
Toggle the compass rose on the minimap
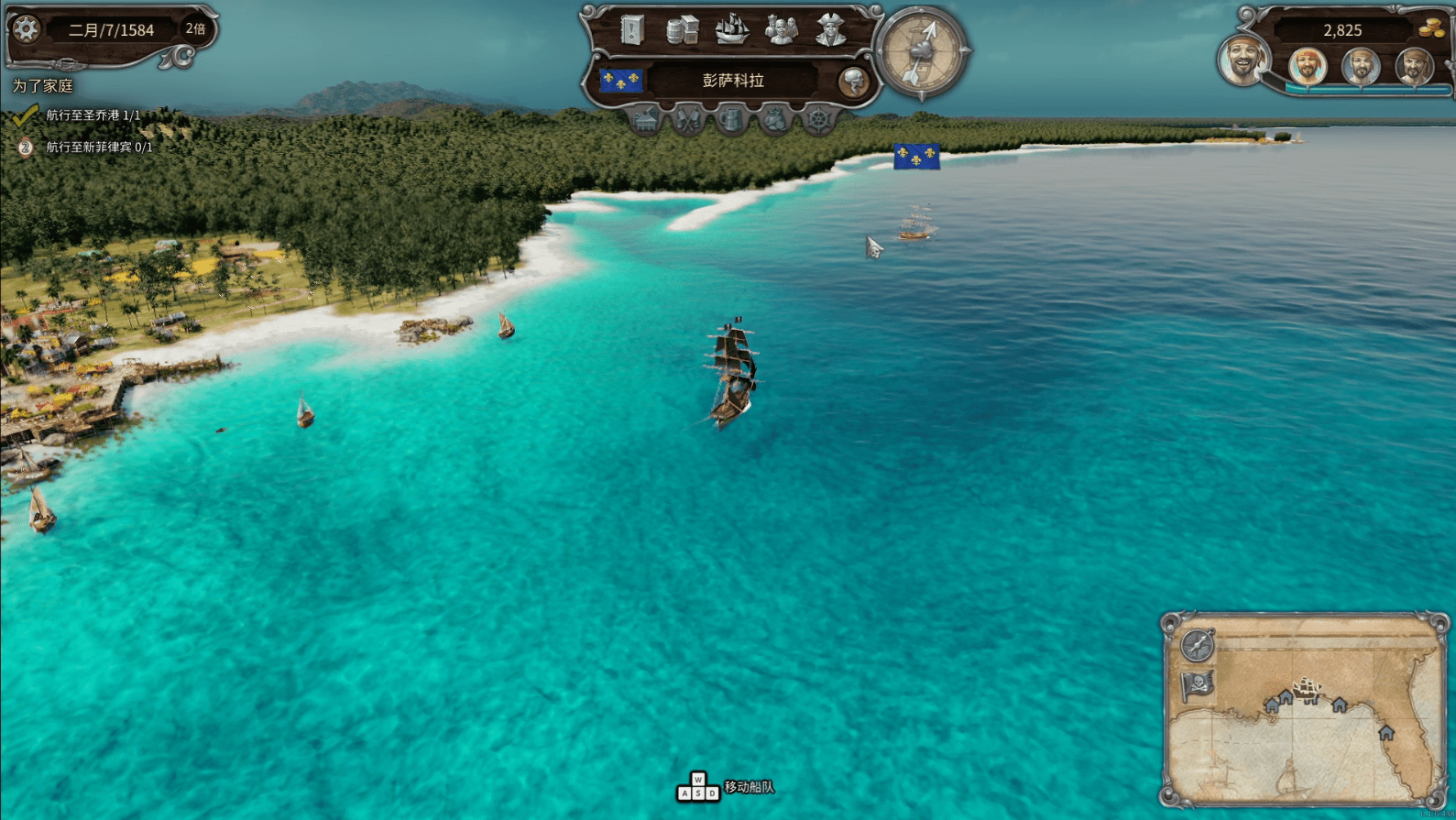click(1196, 644)
